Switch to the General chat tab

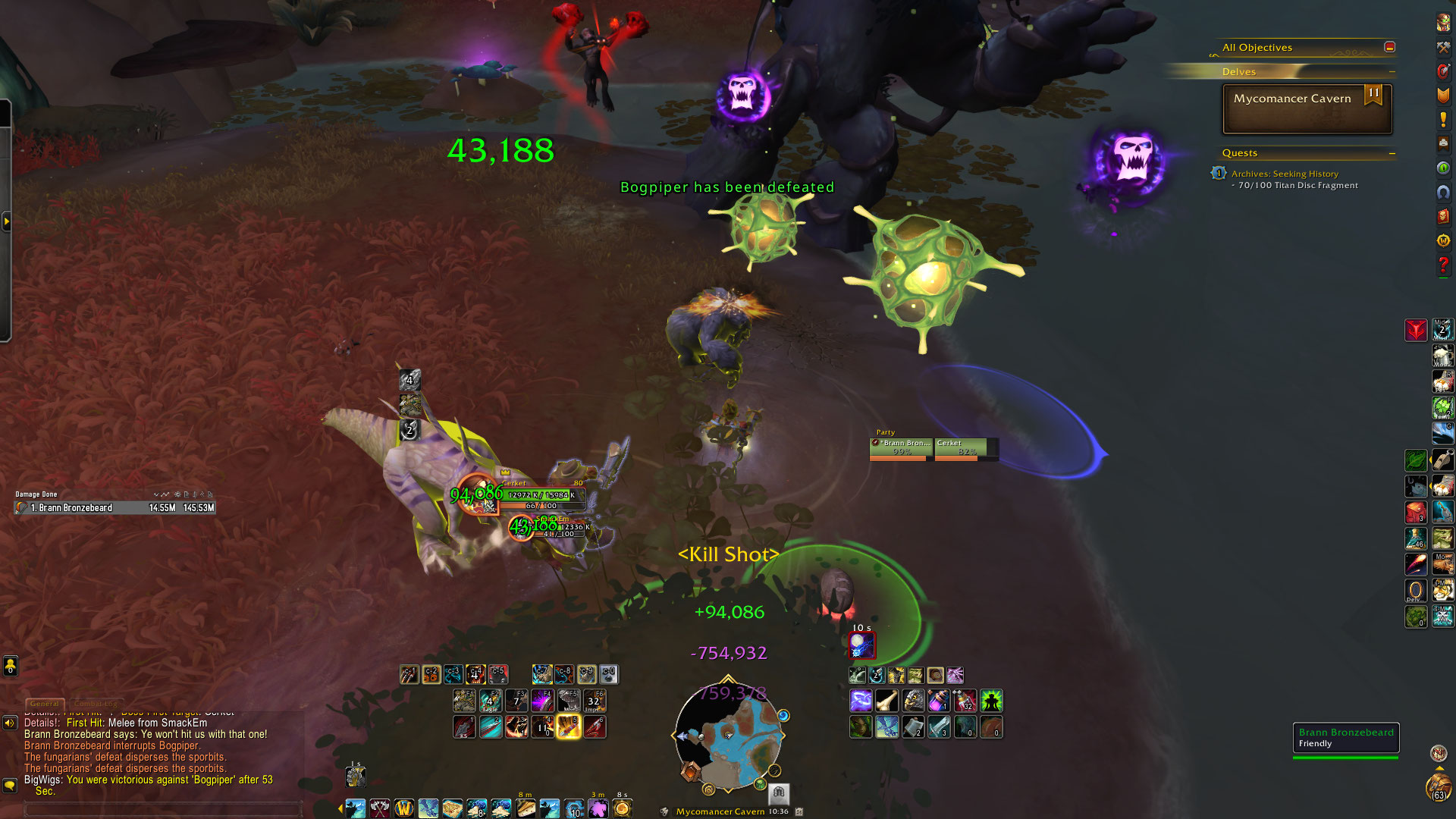click(44, 704)
